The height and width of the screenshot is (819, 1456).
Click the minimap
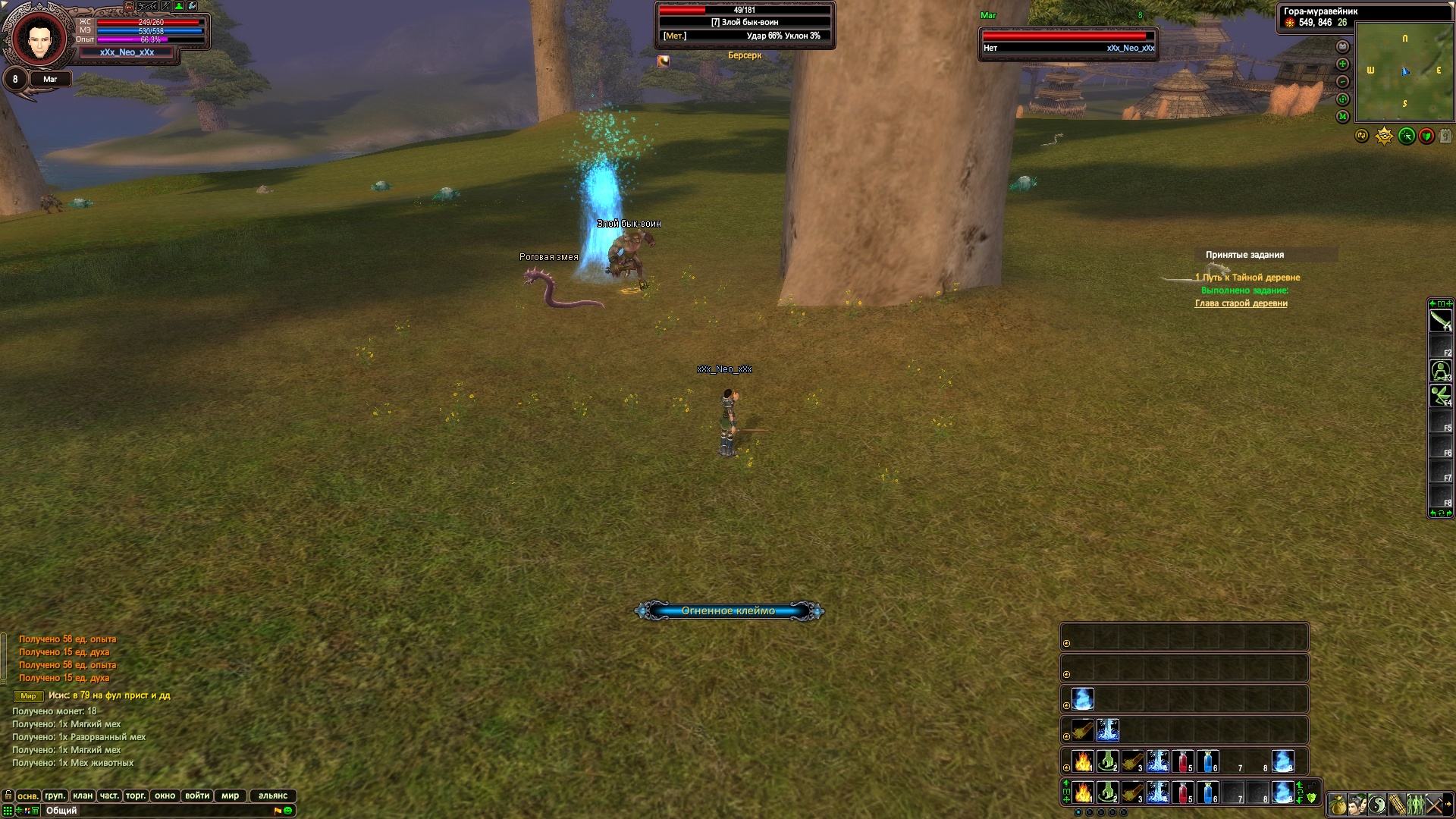click(x=1404, y=71)
